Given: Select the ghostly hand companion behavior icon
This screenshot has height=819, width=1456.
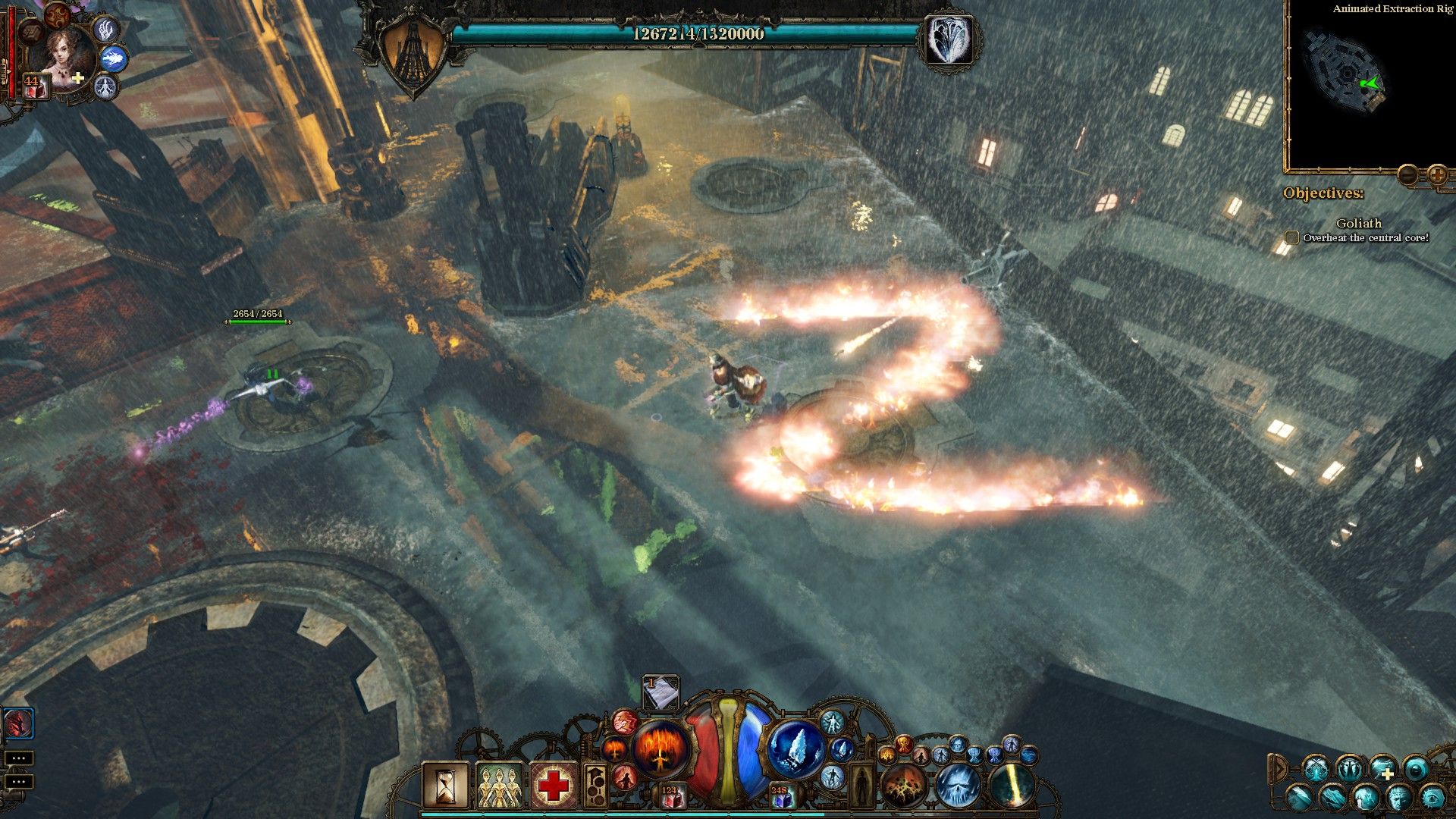Looking at the screenshot, I should [x=106, y=29].
